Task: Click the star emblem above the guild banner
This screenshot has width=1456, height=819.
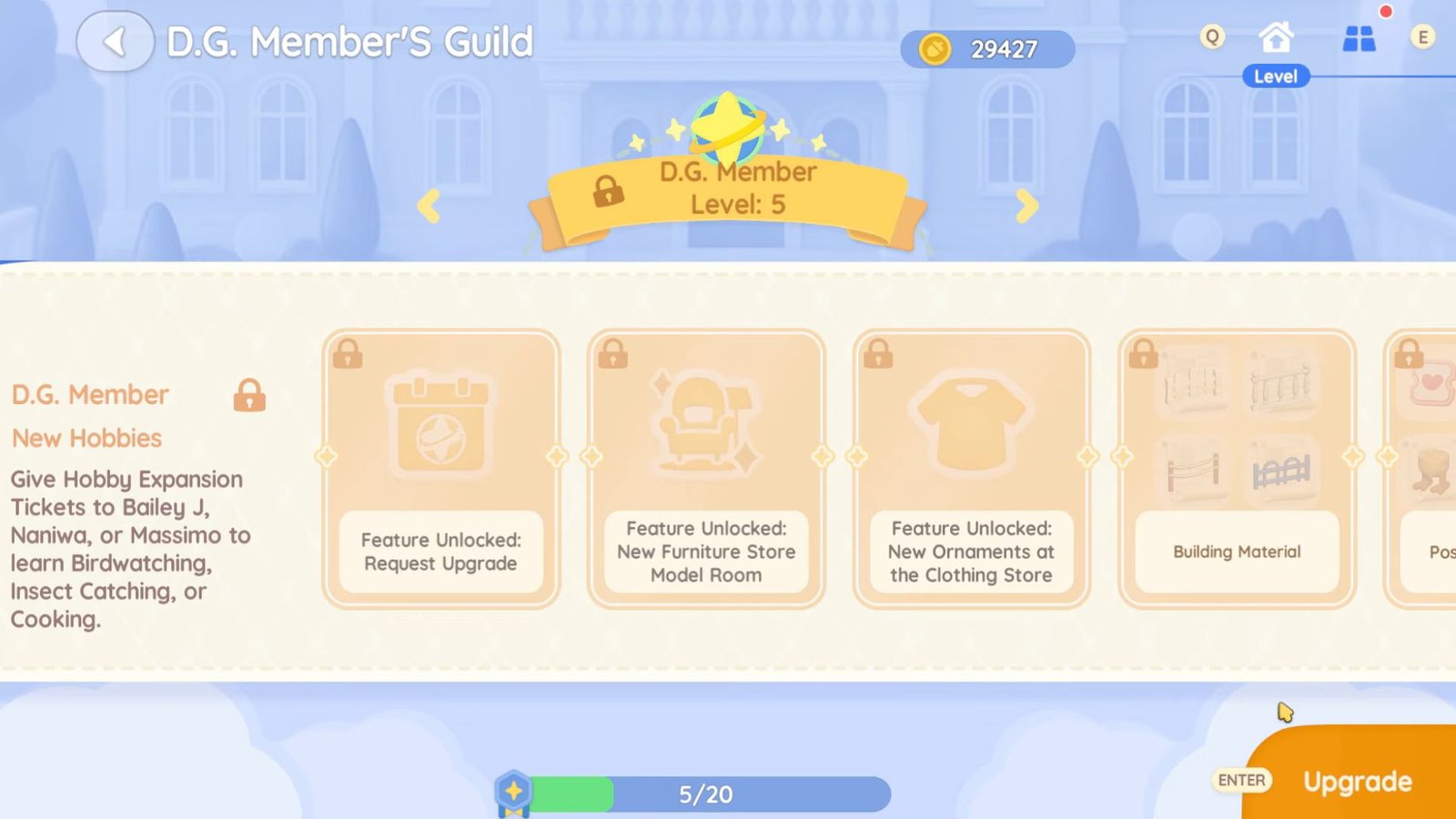Action: coord(726,123)
